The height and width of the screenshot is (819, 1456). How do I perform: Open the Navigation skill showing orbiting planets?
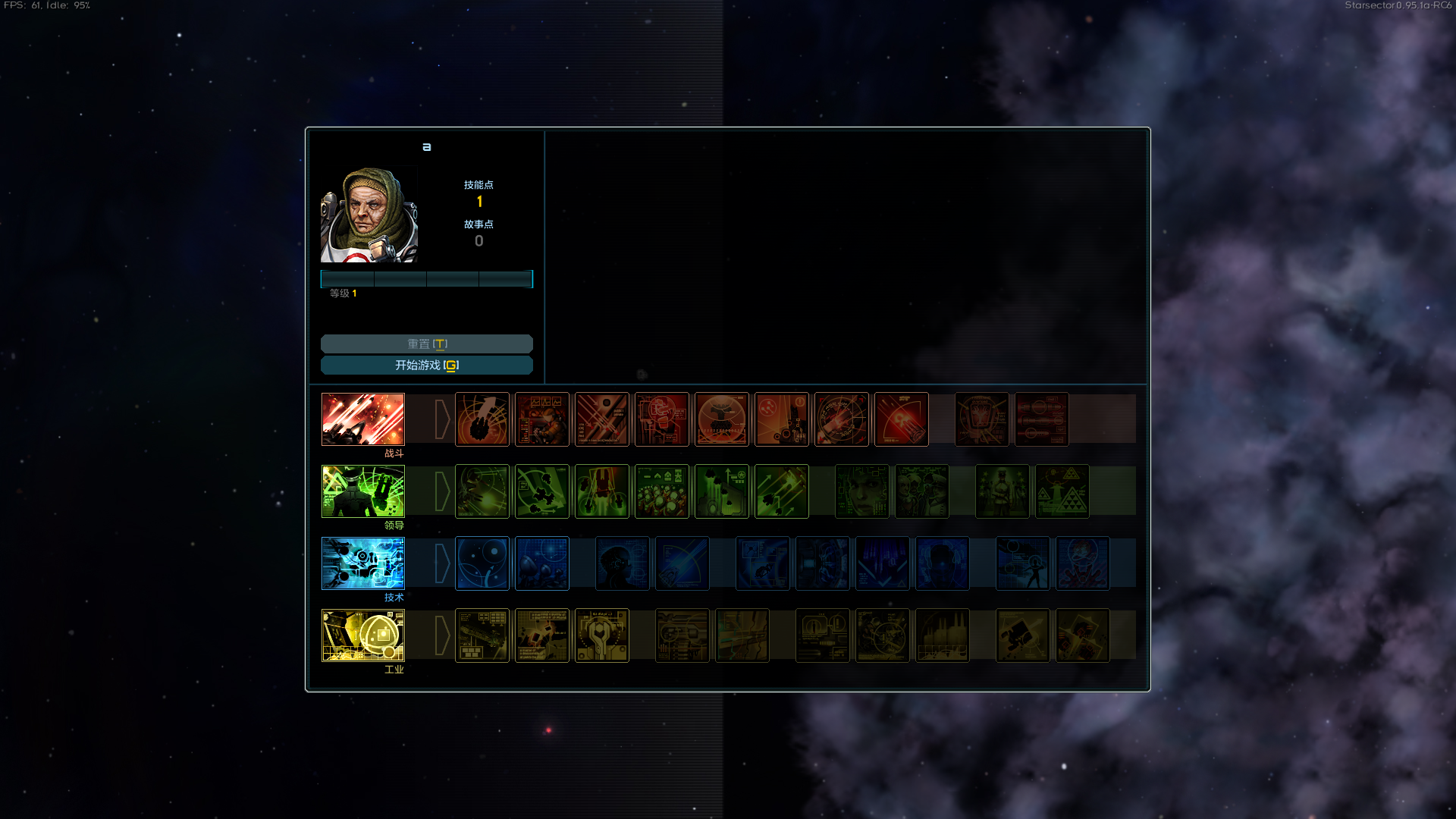tap(482, 563)
